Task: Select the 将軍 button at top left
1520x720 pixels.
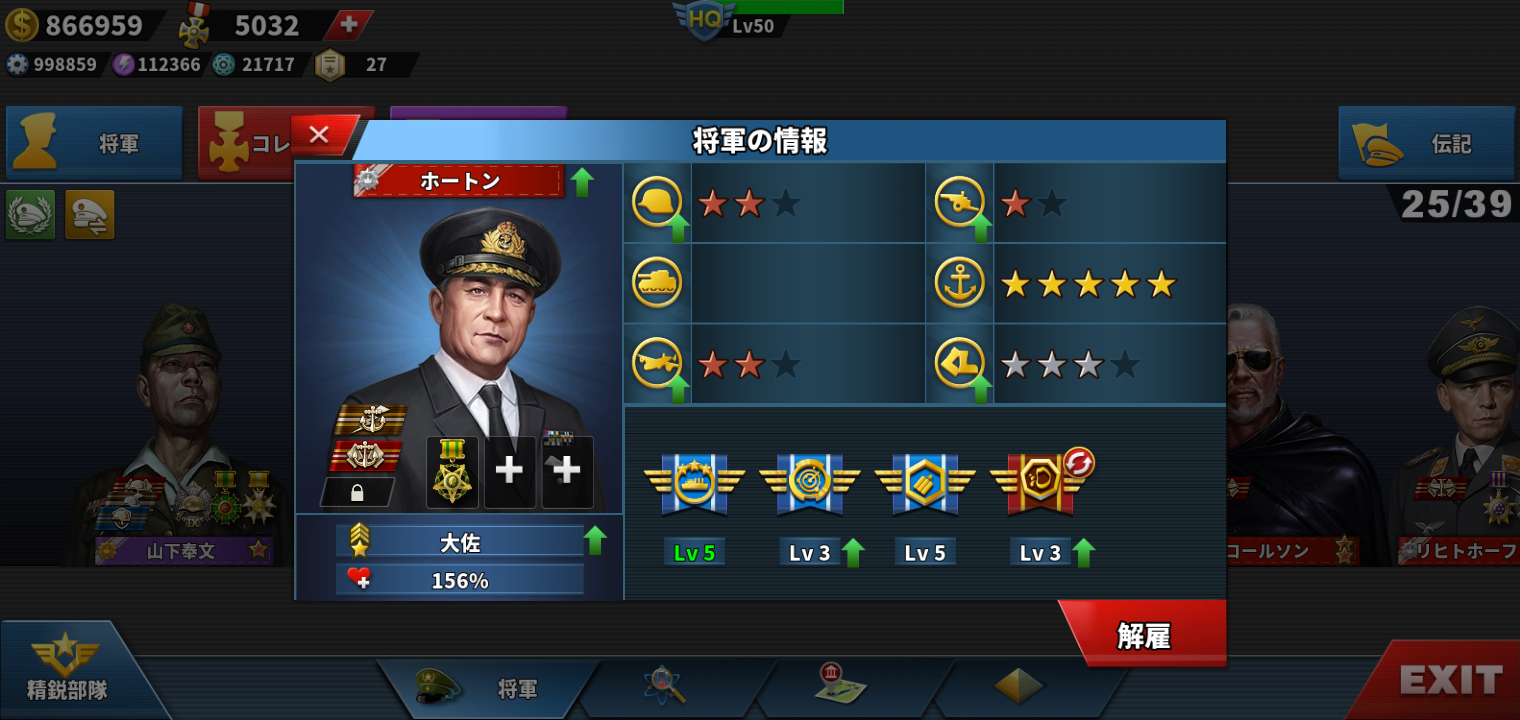Action: pyautogui.click(x=95, y=144)
